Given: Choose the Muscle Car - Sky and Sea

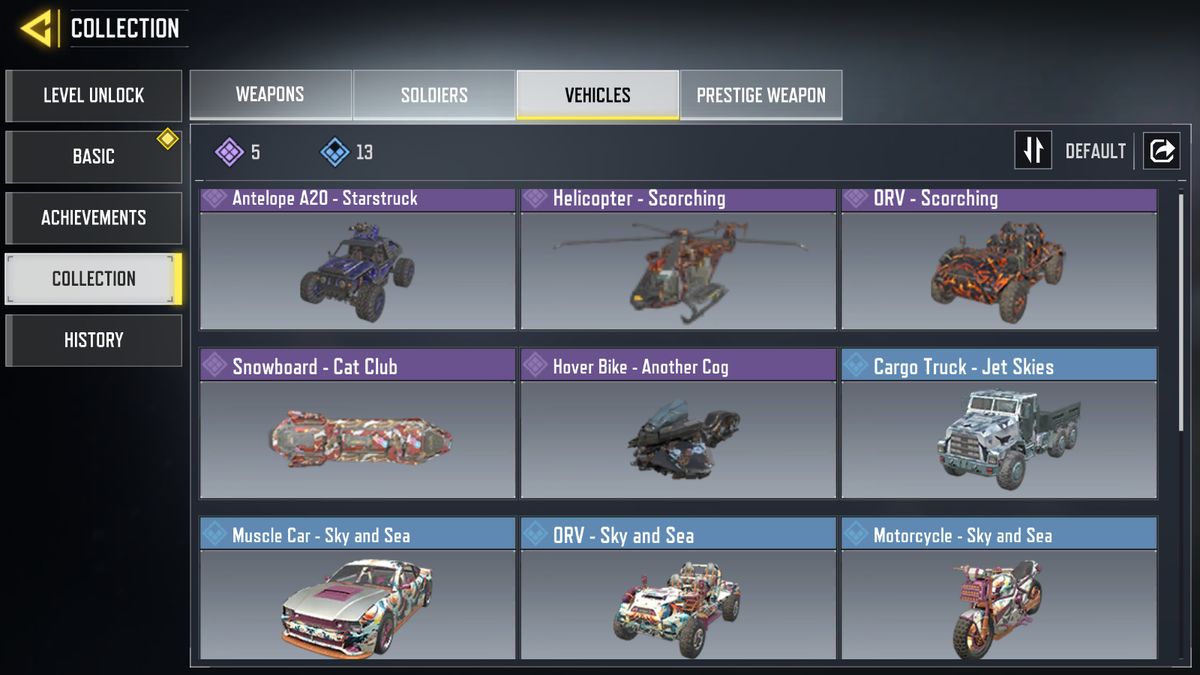Looking at the screenshot, I should (357, 590).
